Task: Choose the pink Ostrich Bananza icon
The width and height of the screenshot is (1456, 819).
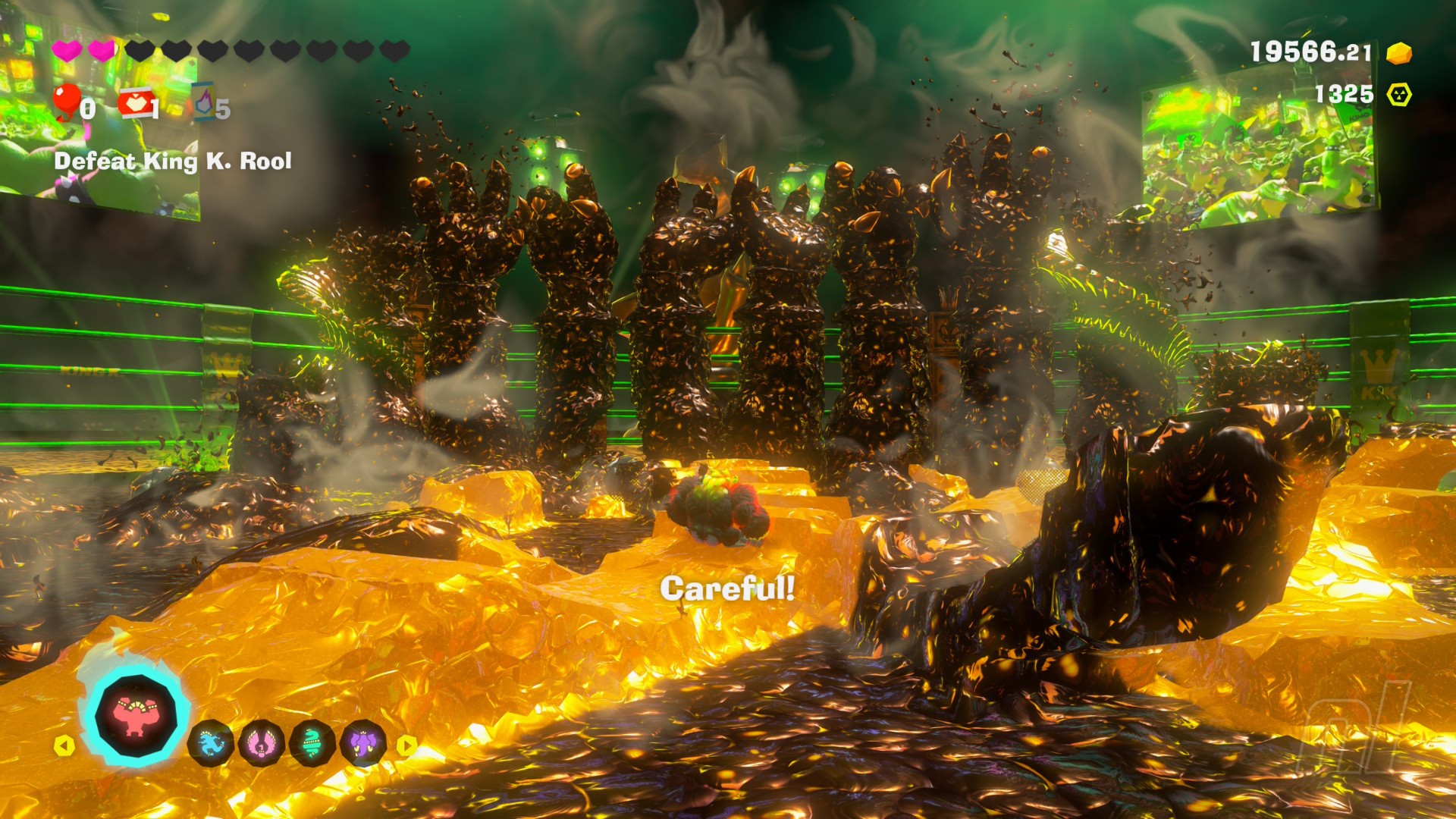Action: [x=261, y=743]
